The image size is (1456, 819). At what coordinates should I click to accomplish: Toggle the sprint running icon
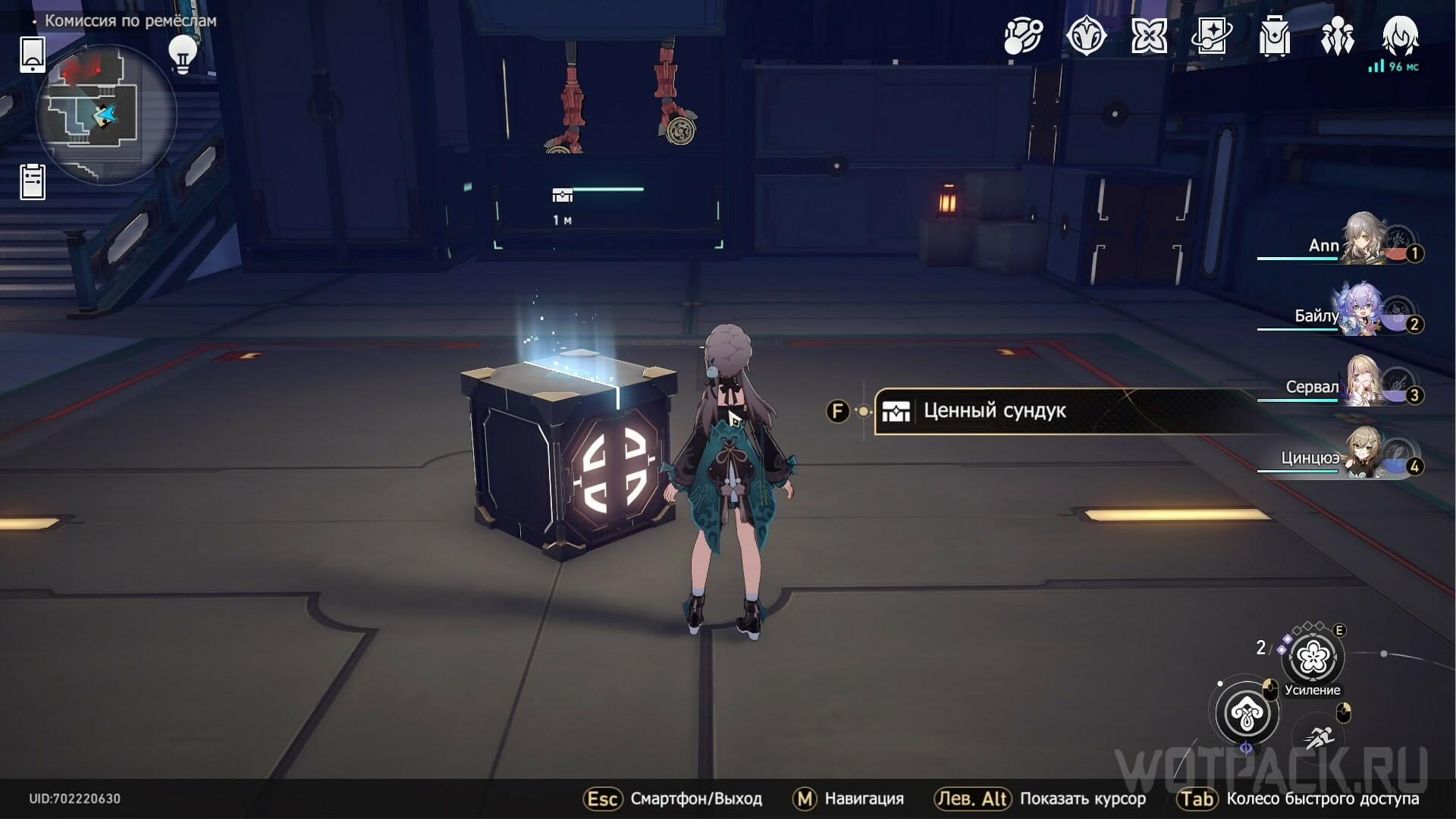[1321, 736]
